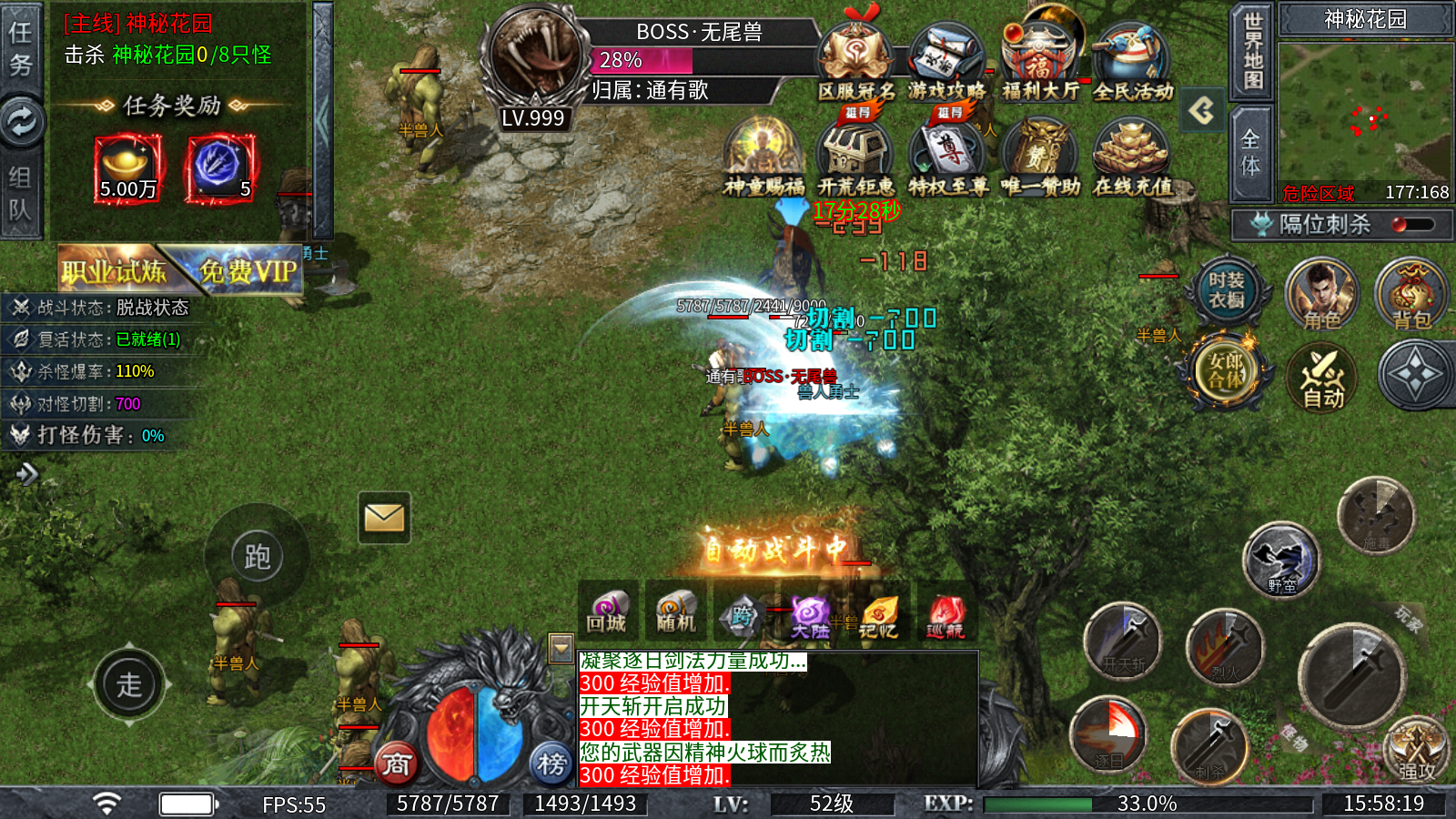The width and height of the screenshot is (1456, 819).
Task: Open the 榜 rankings button
Action: click(x=551, y=763)
